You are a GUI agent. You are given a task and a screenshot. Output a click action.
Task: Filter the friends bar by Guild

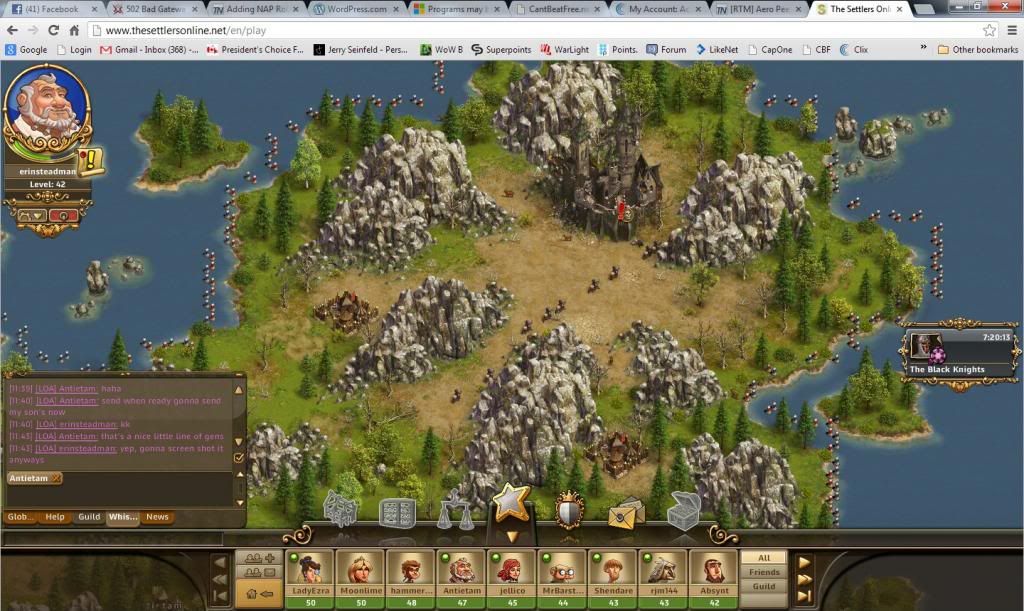764,587
